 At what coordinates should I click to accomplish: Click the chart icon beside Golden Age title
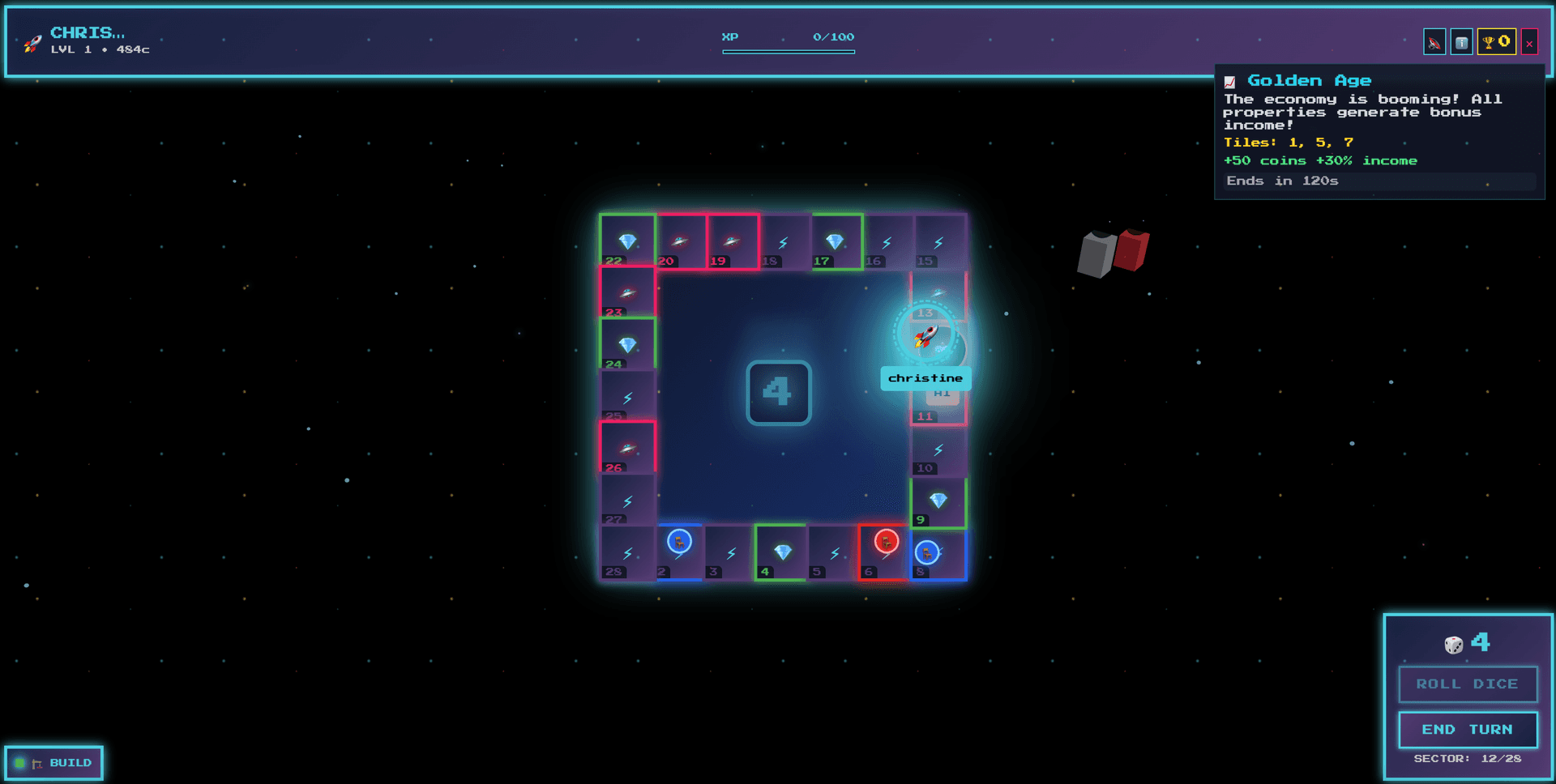point(1230,80)
